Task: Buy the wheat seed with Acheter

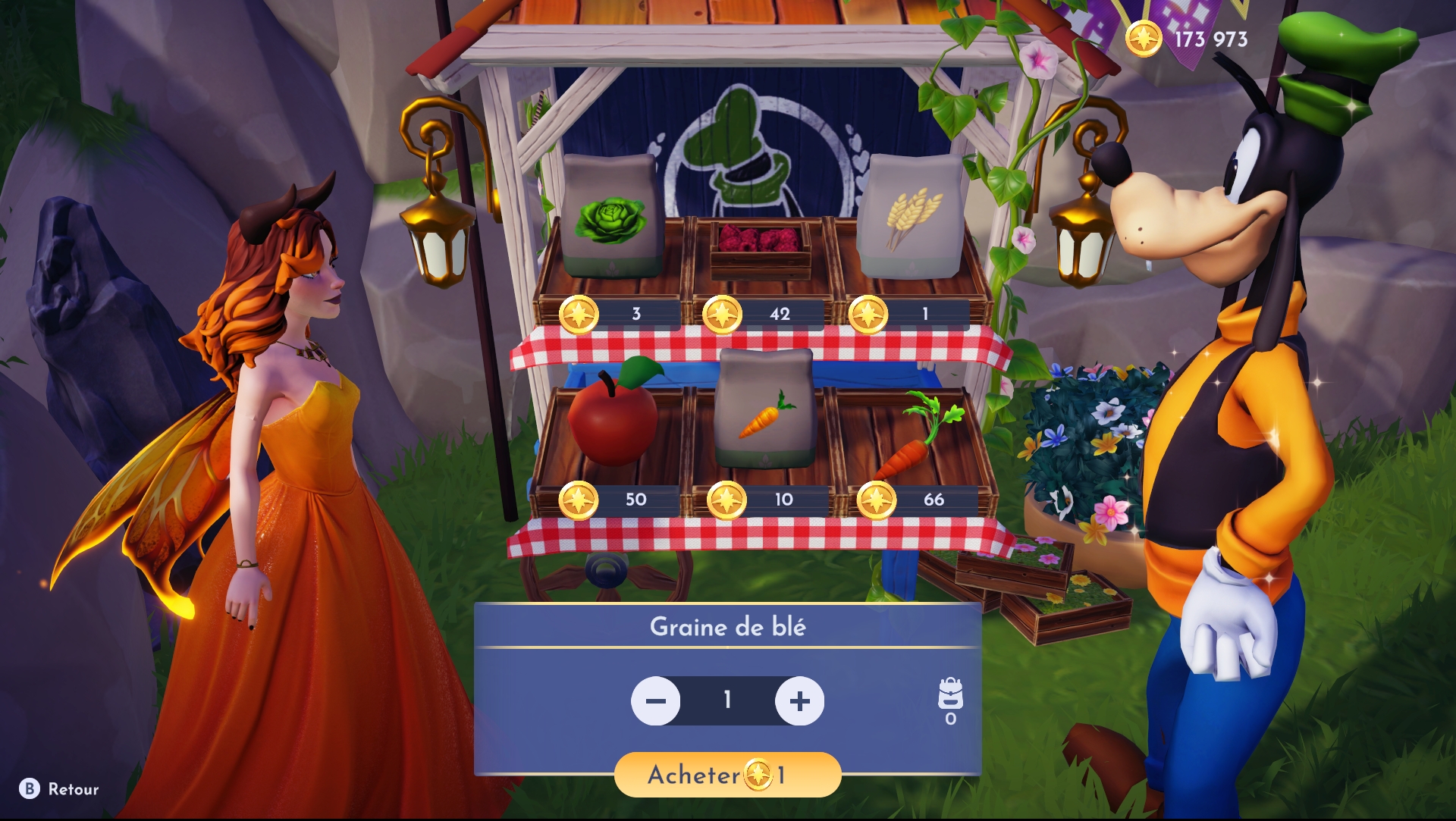Action: point(727,775)
